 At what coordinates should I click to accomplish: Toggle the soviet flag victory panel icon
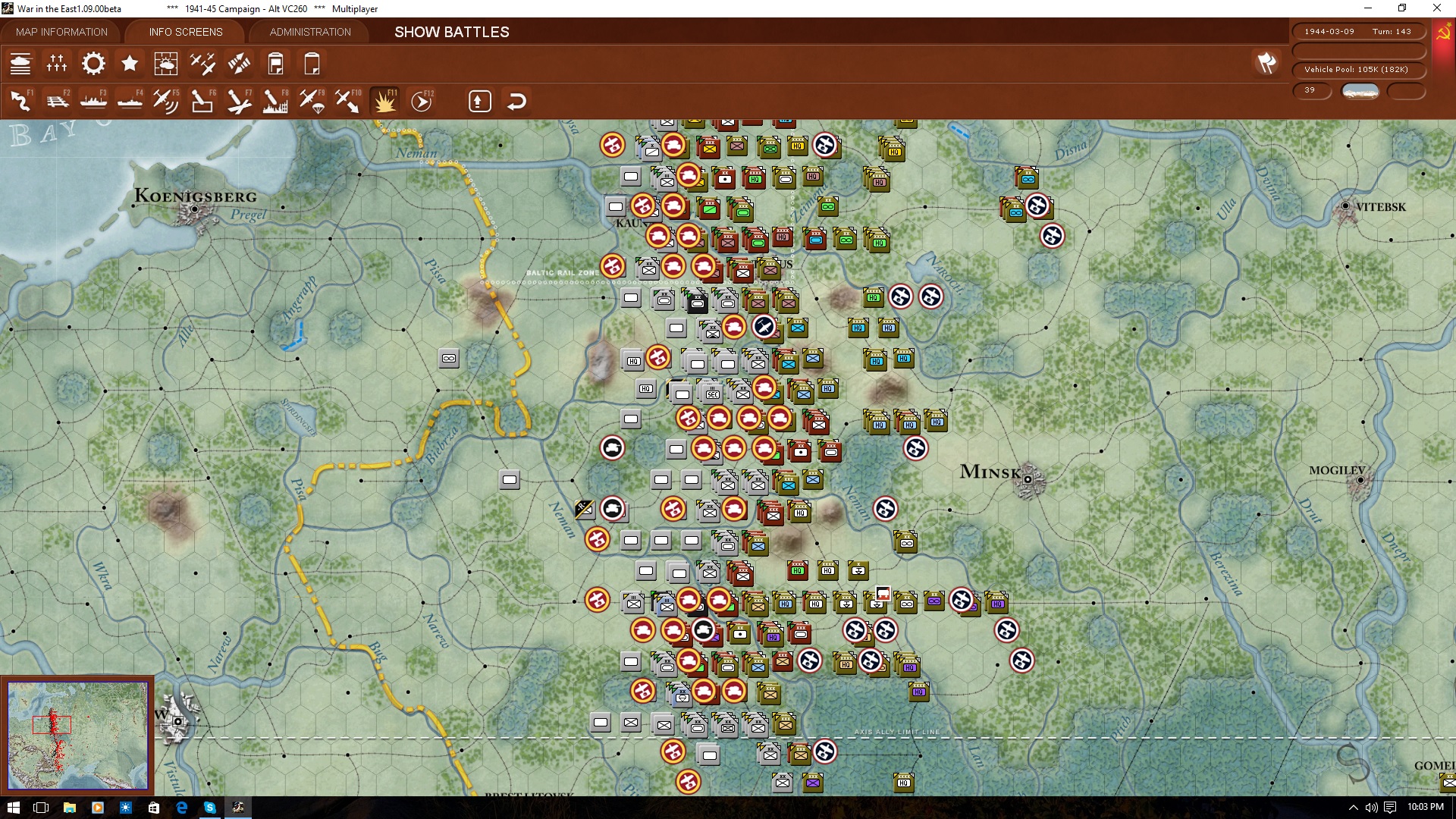[1442, 32]
